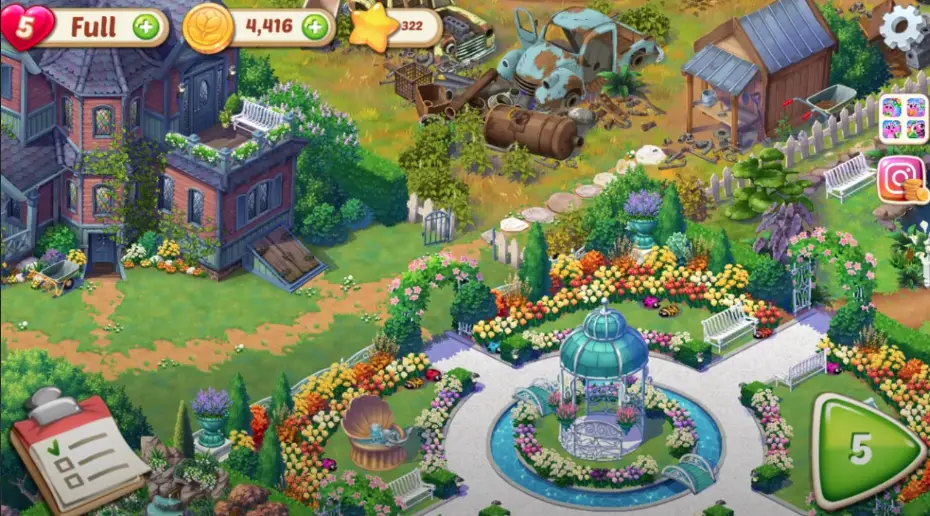This screenshot has height=516, width=930.
Task: Start level 5 with the green play button
Action: point(864,450)
